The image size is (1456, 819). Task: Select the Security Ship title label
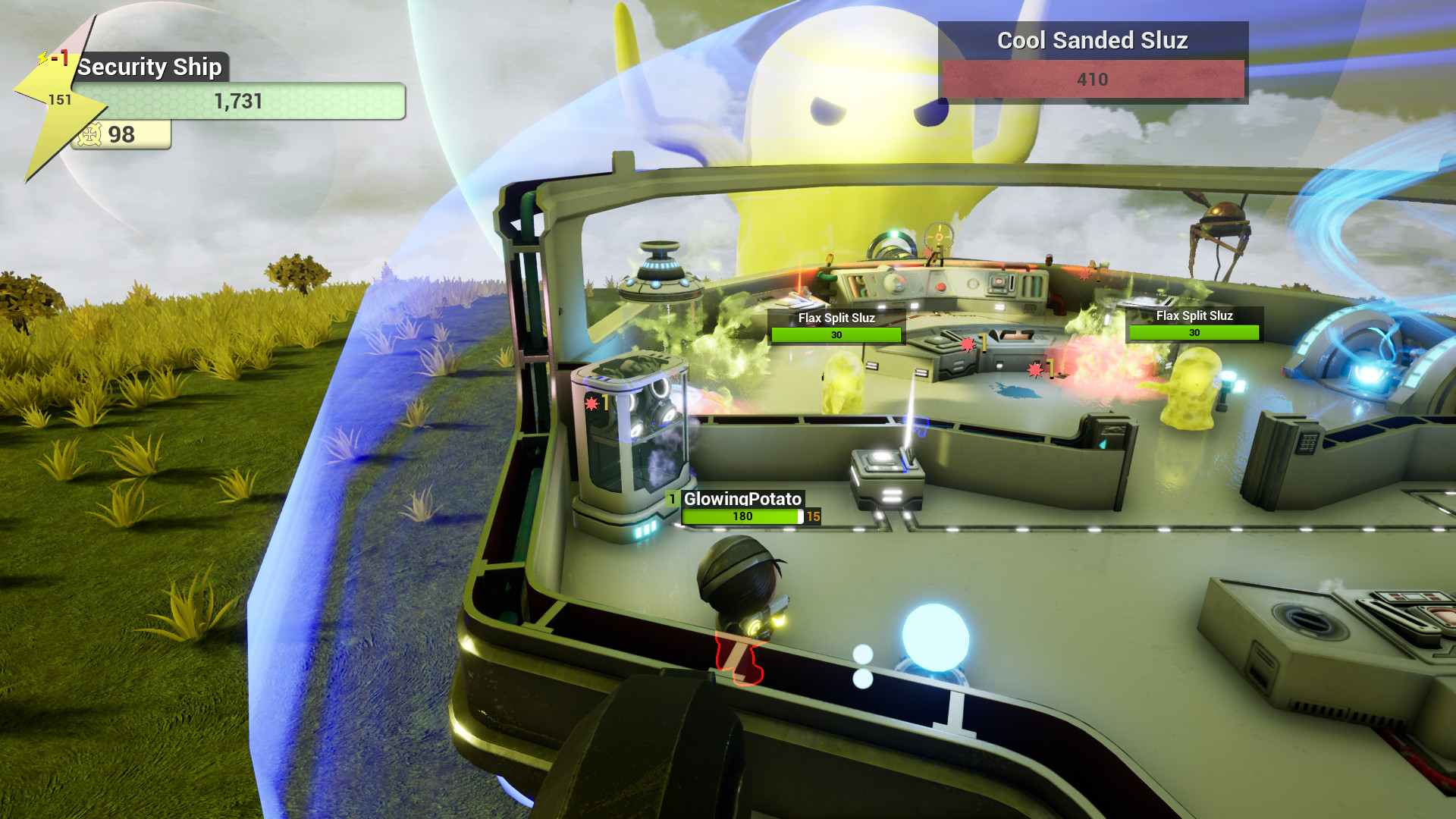(152, 67)
